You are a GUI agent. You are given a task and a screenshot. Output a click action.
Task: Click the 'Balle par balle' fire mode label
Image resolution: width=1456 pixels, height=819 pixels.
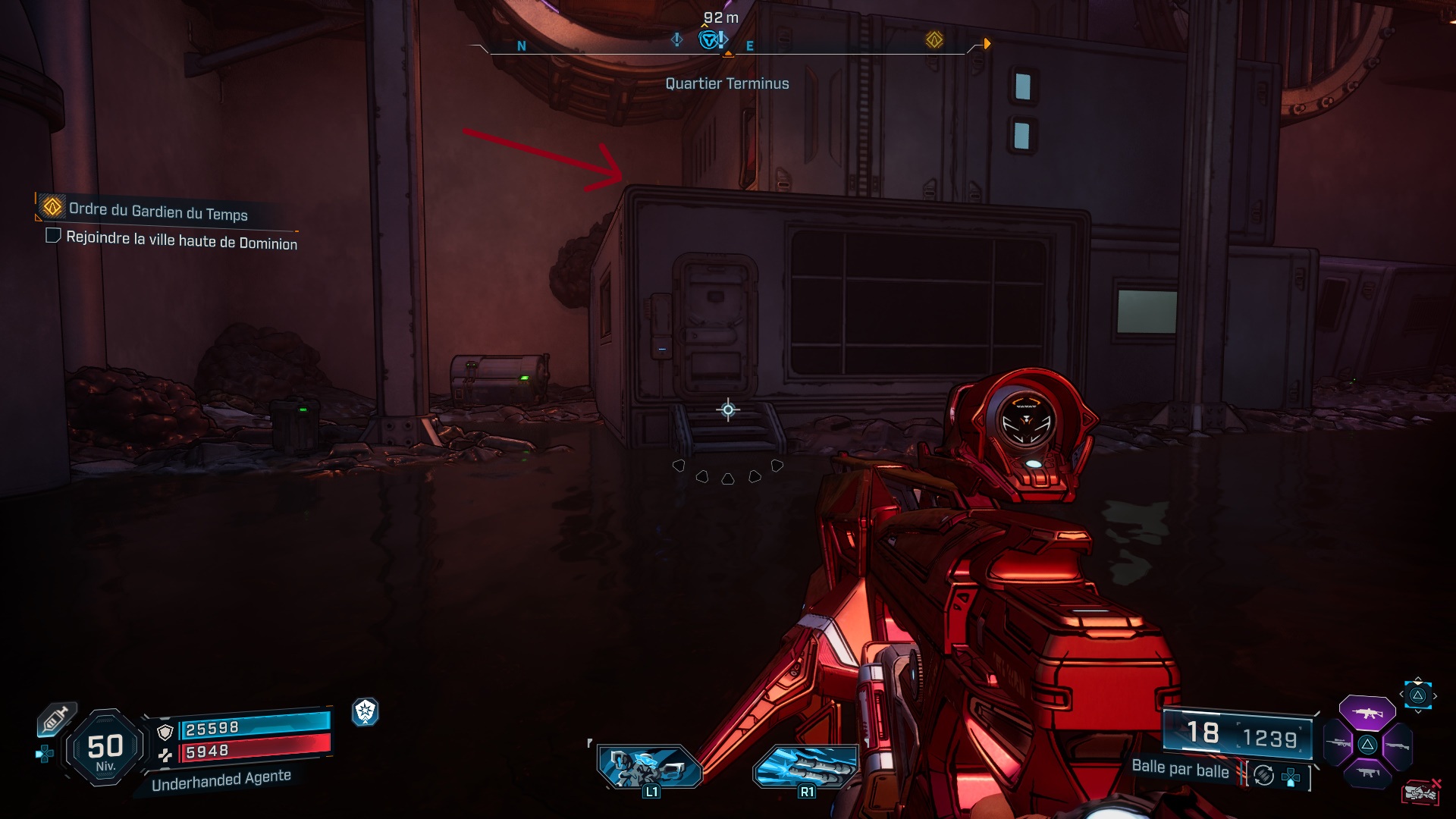tap(1179, 771)
